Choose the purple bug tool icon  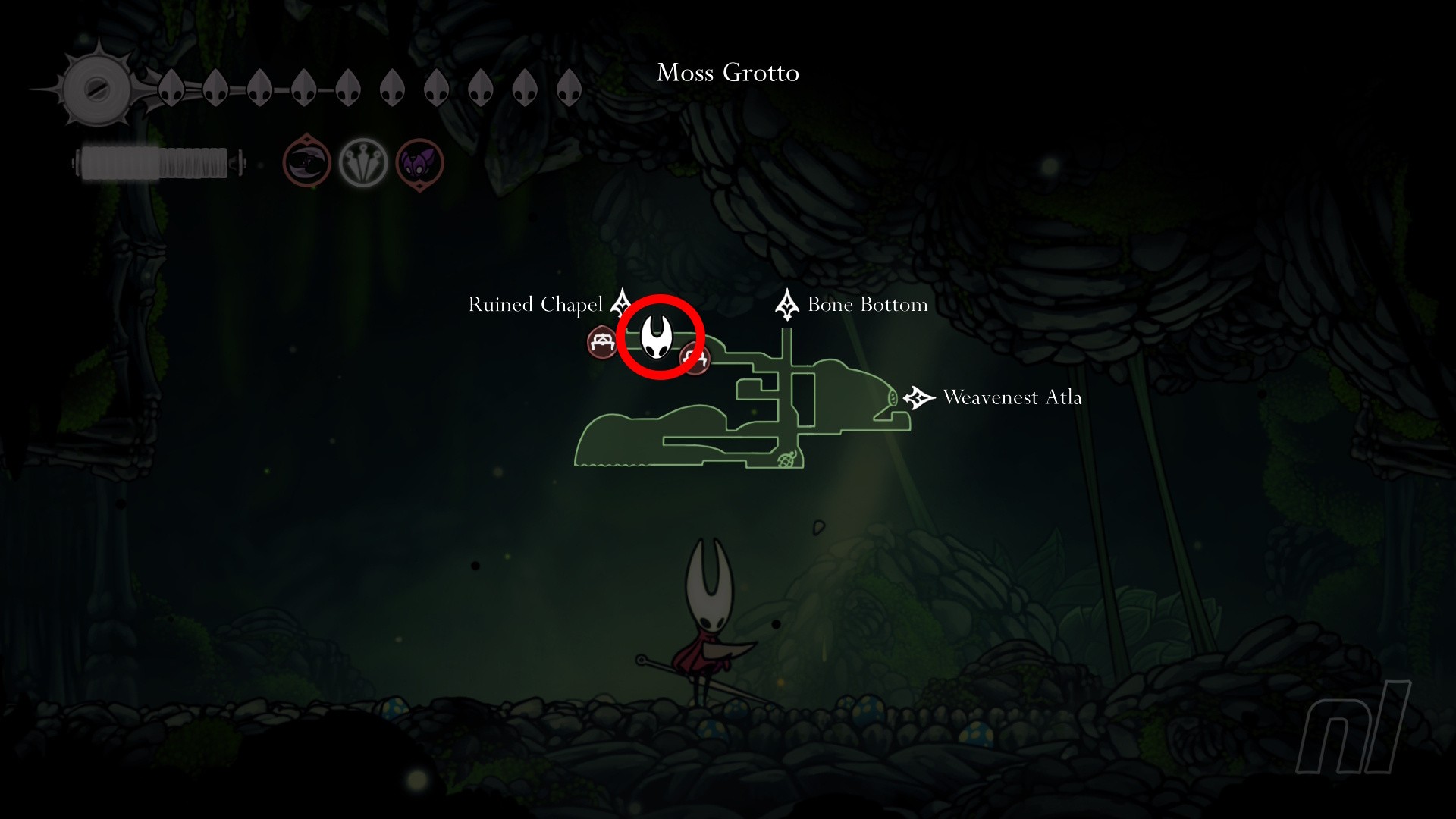click(x=419, y=163)
